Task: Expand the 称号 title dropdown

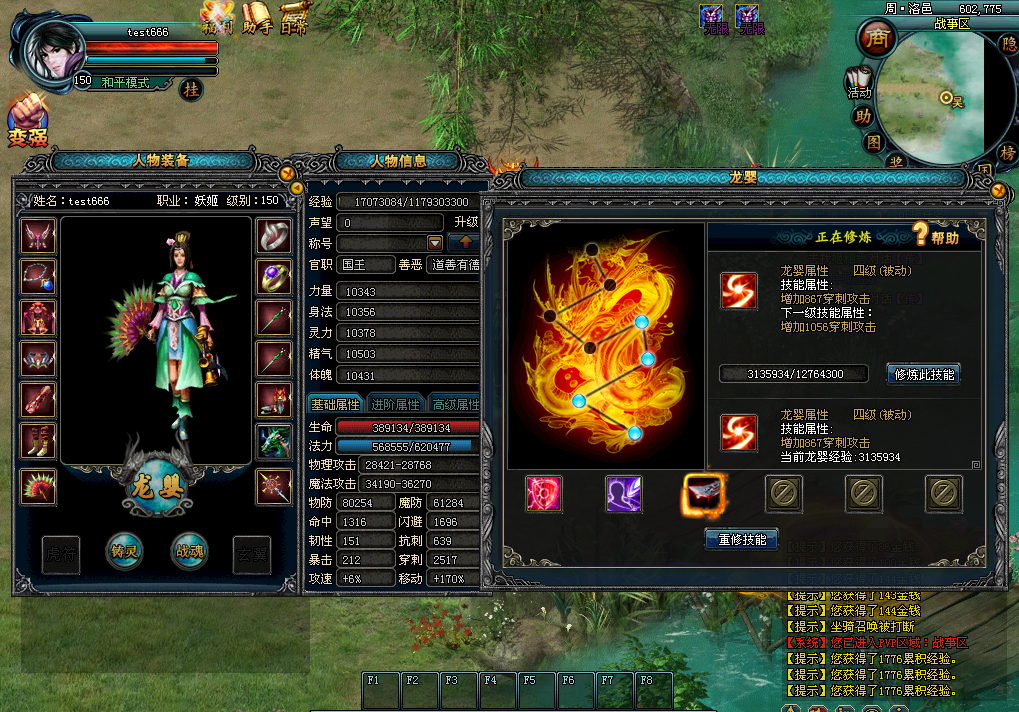Action: click(x=435, y=243)
